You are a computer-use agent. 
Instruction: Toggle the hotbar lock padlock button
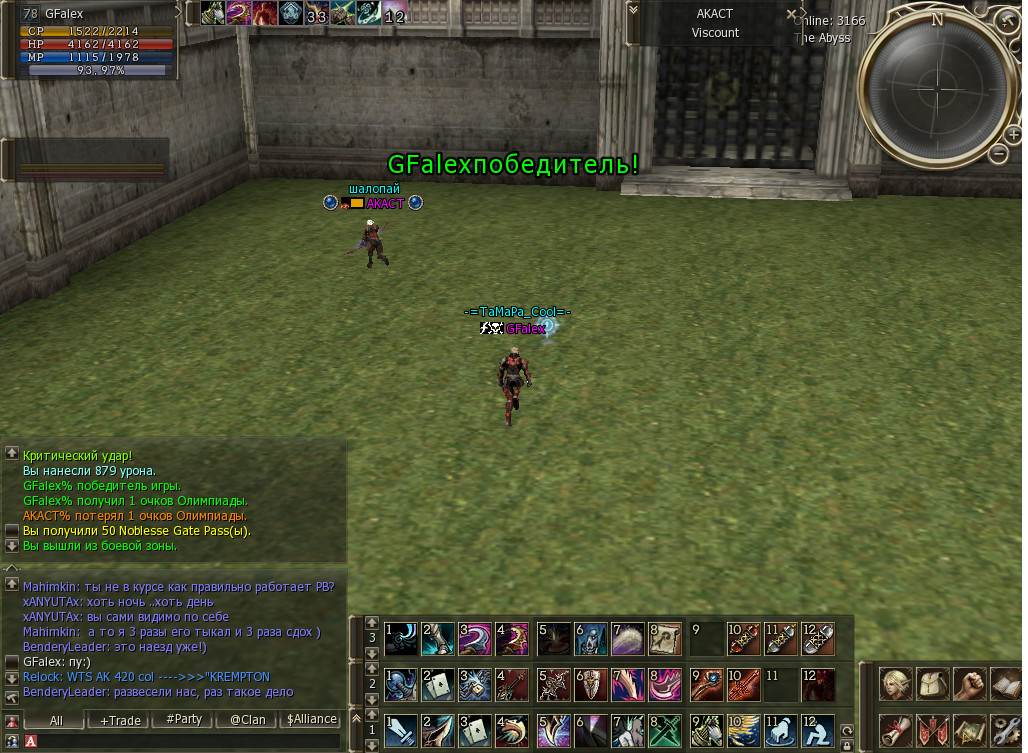coord(847,745)
